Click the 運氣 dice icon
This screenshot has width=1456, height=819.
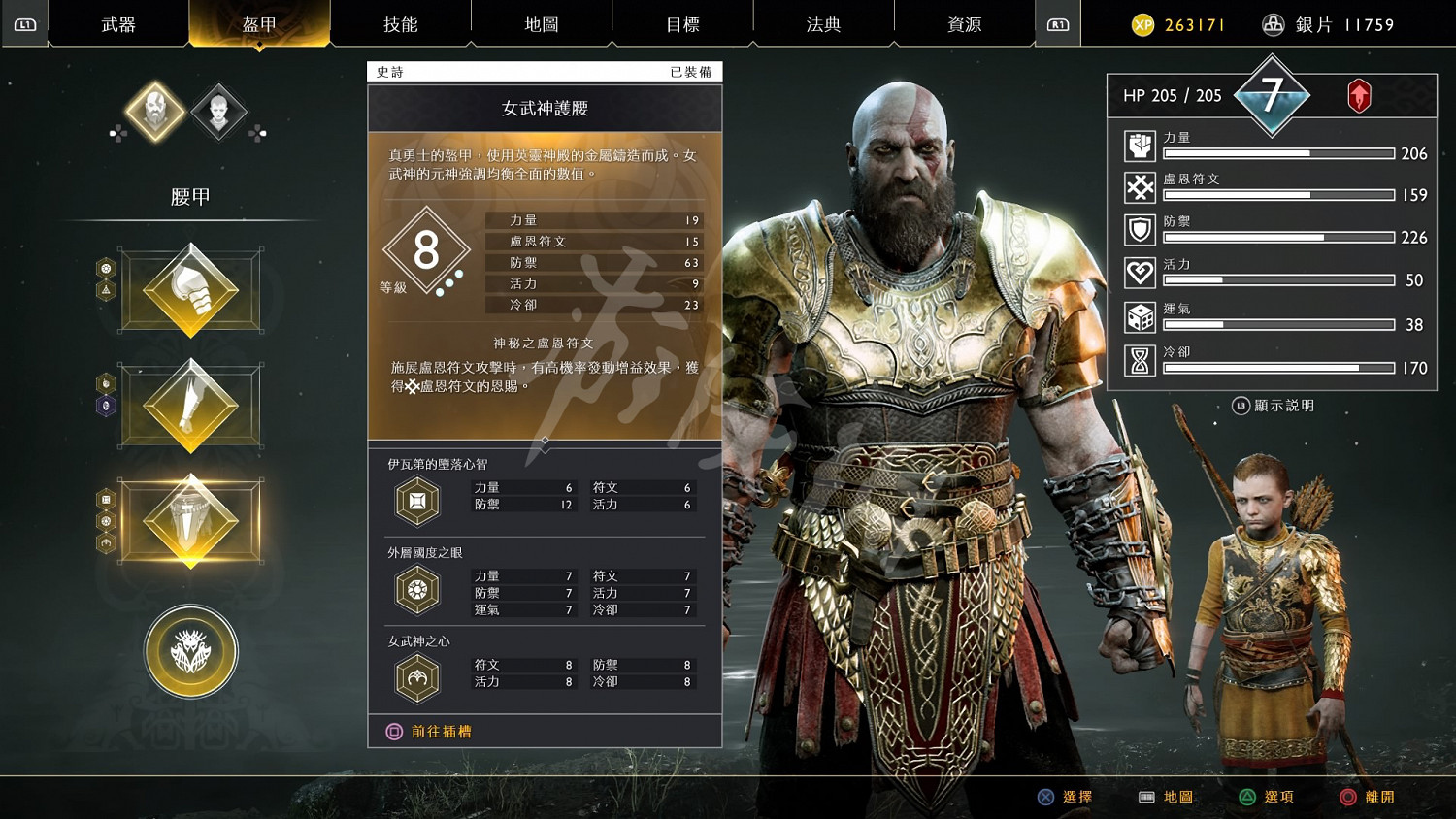1139,316
